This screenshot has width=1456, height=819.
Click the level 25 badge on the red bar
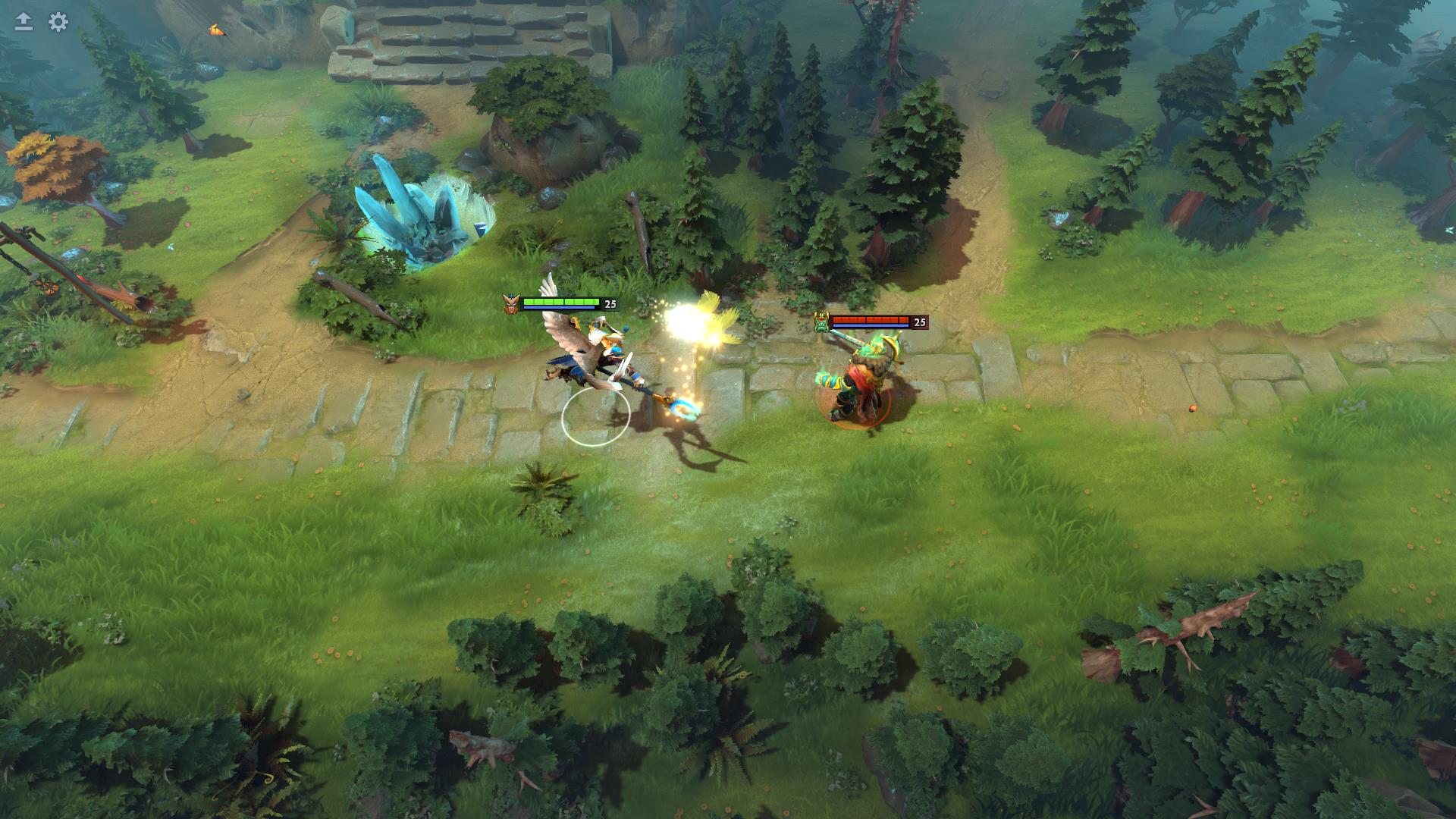coord(920,322)
